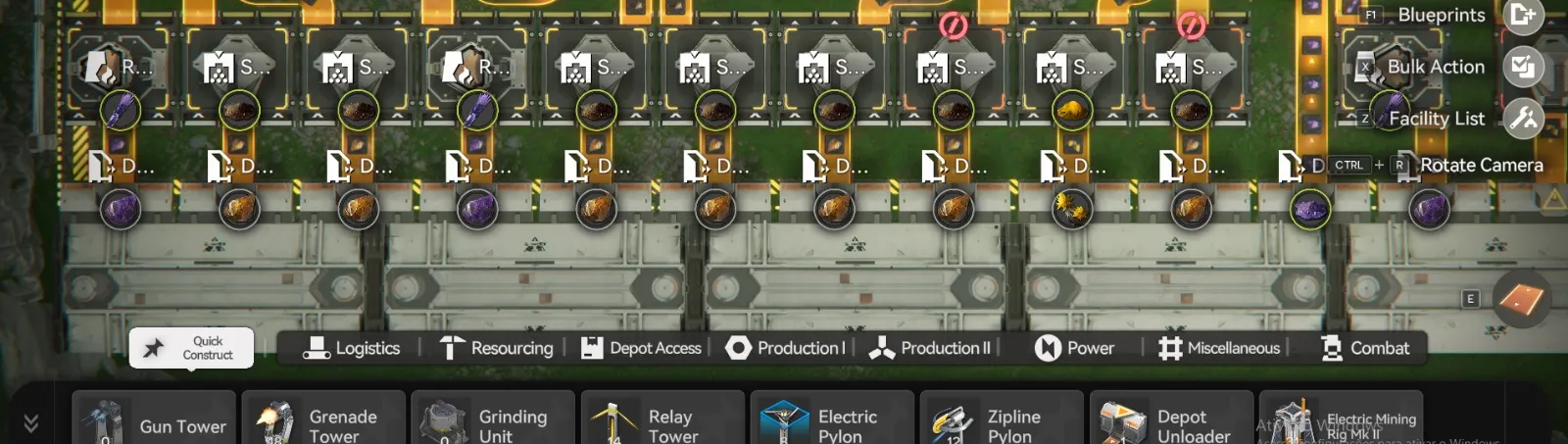Open the Miscellaneous category
Viewport: 1568px width, 444px height.
click(x=1219, y=348)
